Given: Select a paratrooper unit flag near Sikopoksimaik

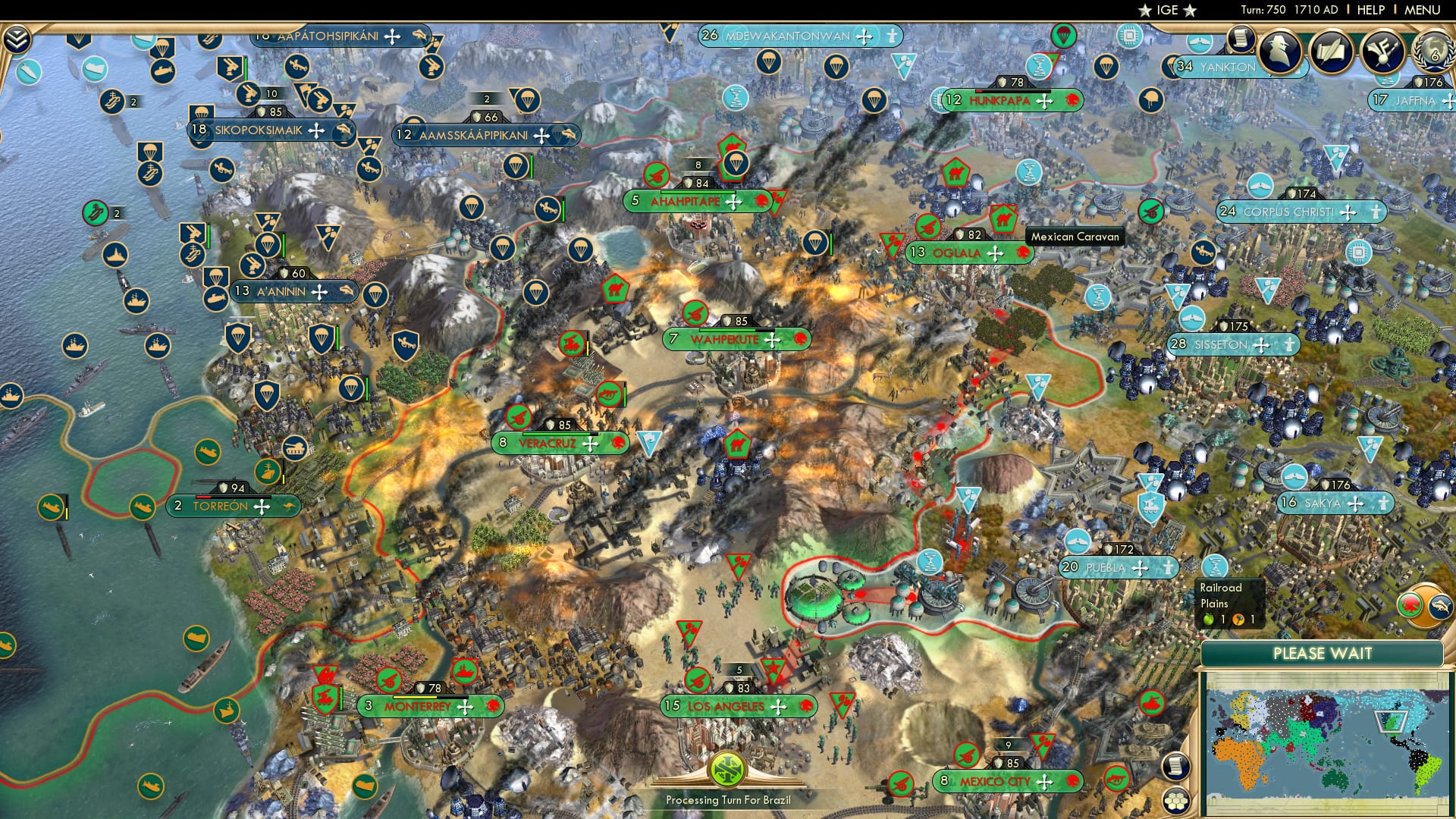Looking at the screenshot, I should [203, 112].
